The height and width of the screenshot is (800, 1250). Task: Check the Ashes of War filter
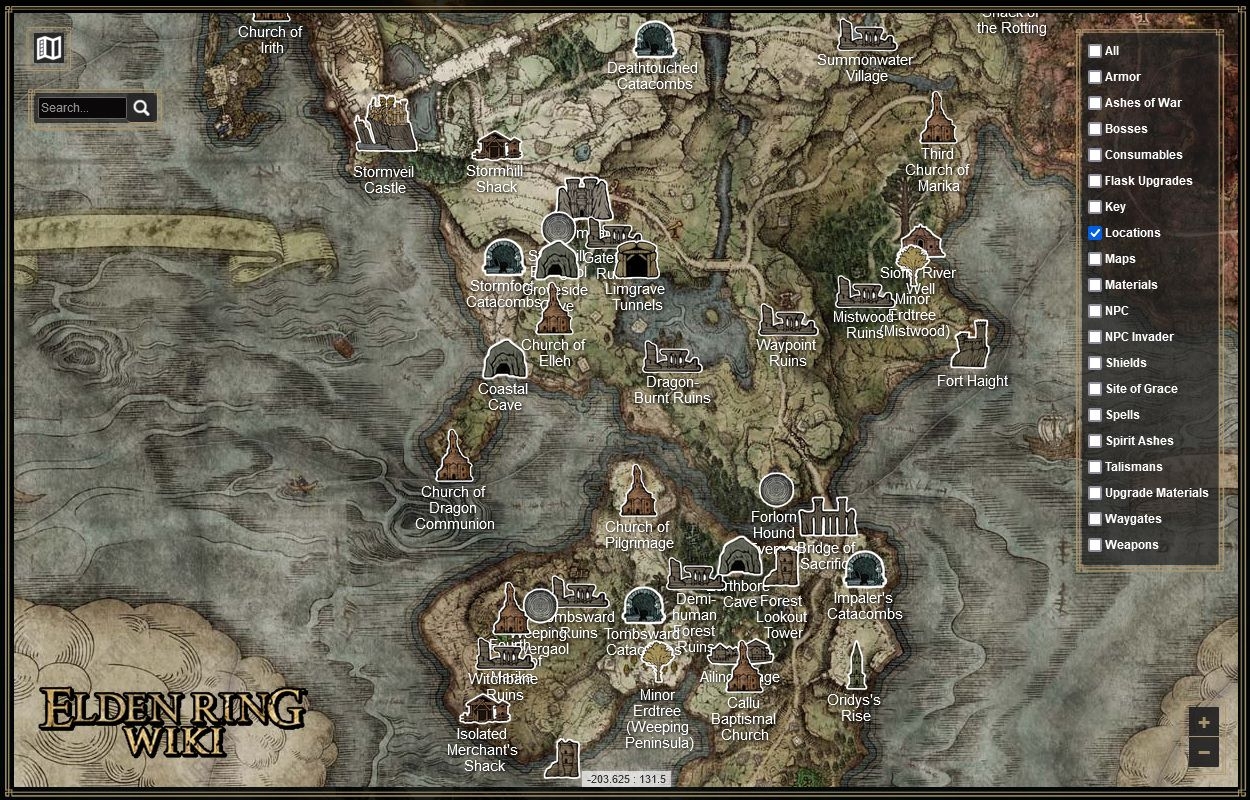(1095, 103)
